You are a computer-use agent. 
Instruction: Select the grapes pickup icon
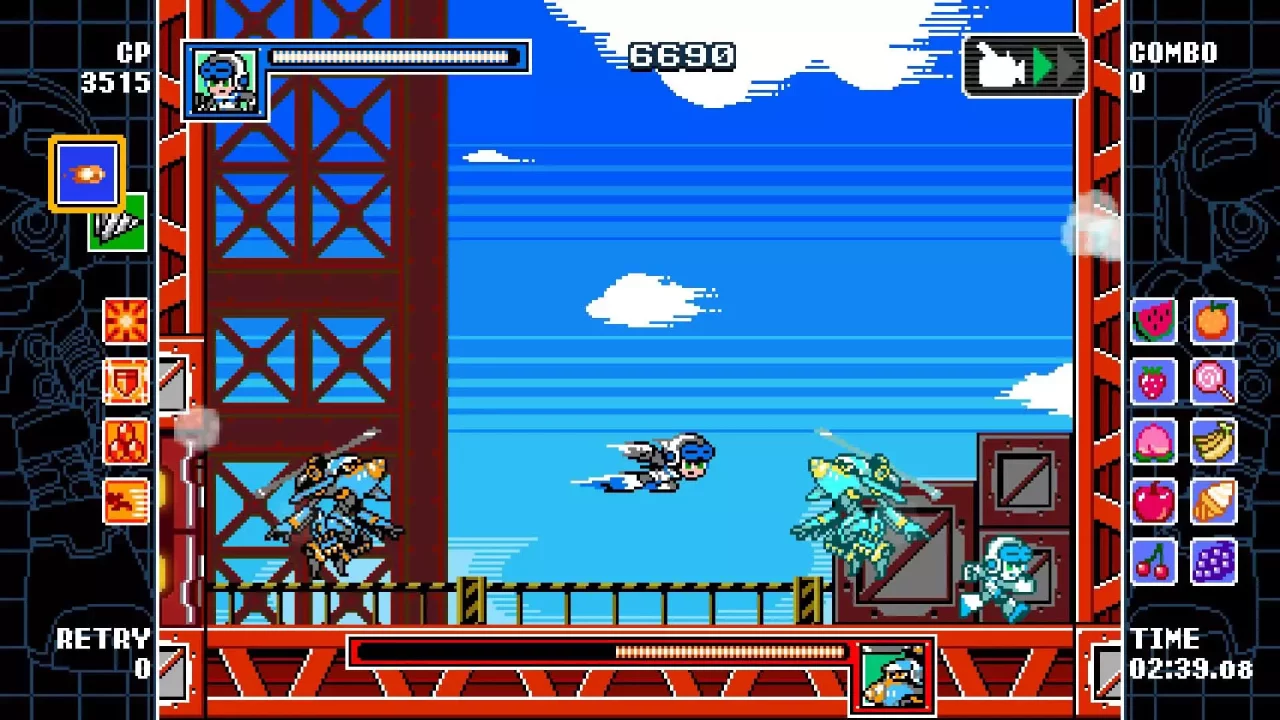1214,563
